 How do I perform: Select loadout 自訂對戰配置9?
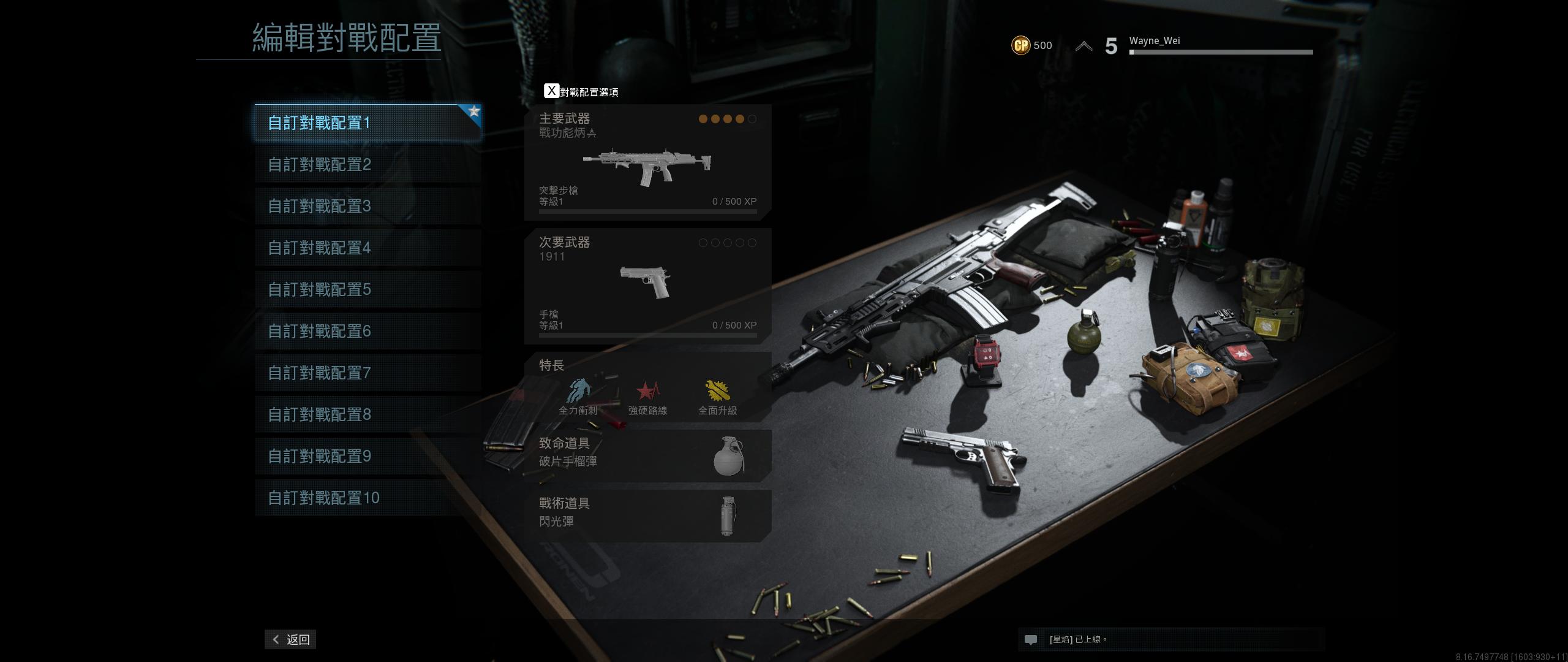[x=367, y=457]
